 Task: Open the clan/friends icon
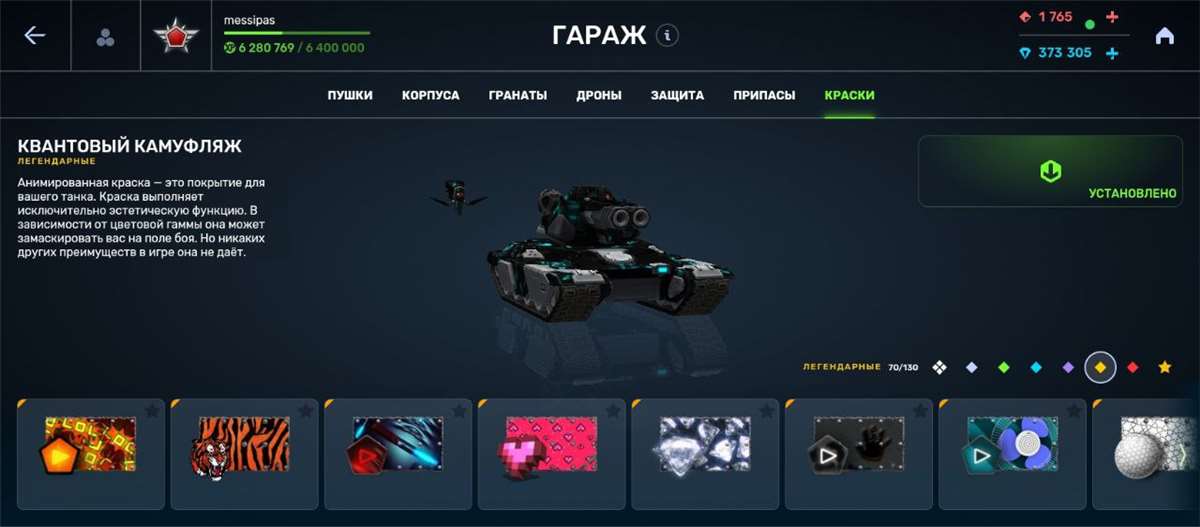pos(105,37)
